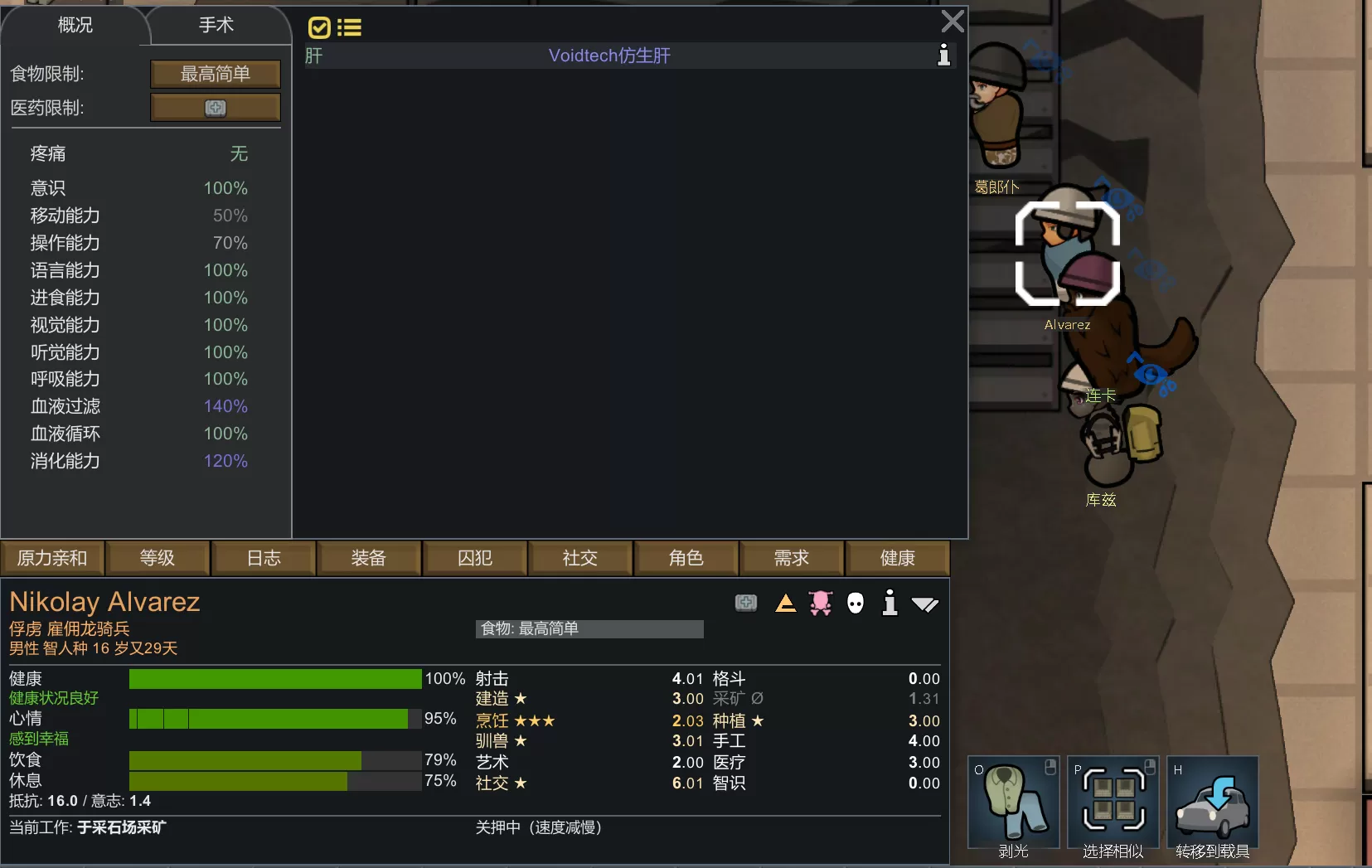Open the 健康 health tab
The width and height of the screenshot is (1372, 868).
tap(897, 558)
